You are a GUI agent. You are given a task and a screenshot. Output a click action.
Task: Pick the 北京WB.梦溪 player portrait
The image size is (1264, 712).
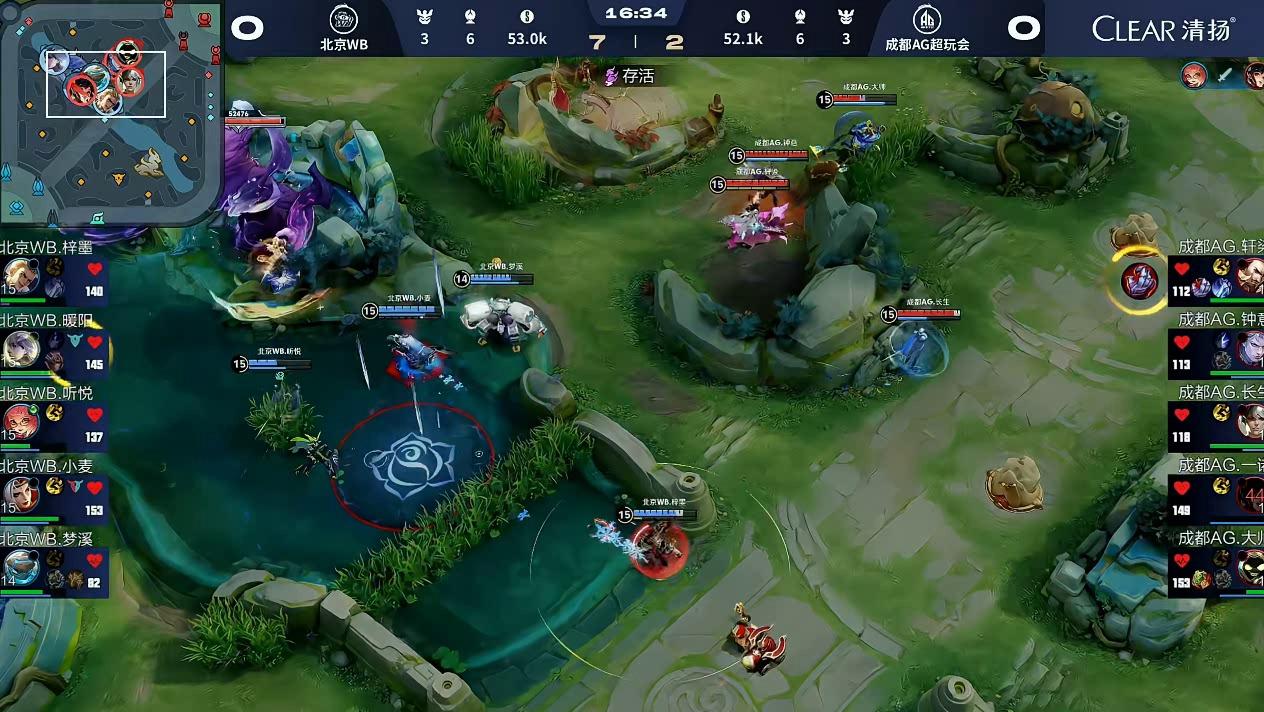click(20, 567)
